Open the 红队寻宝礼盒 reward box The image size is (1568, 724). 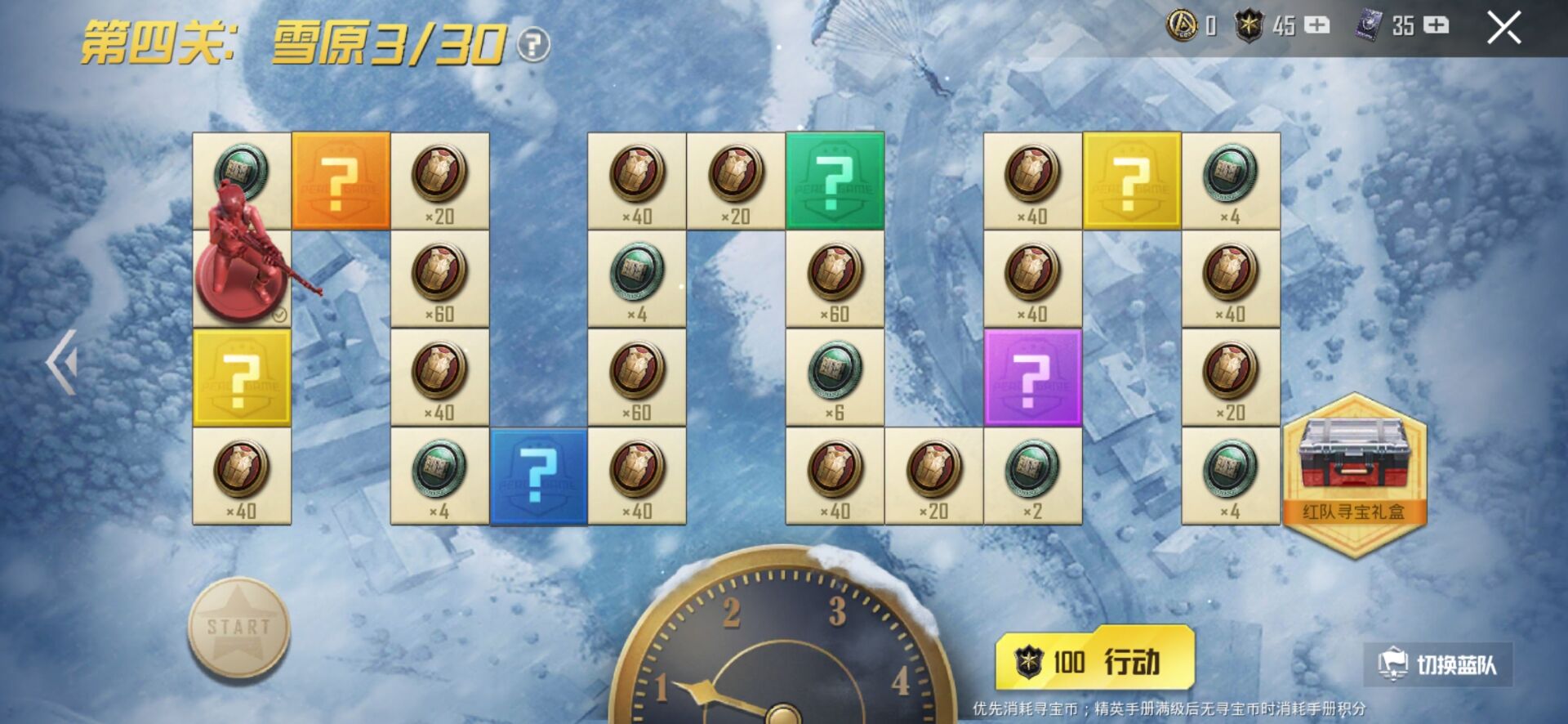[1354, 474]
